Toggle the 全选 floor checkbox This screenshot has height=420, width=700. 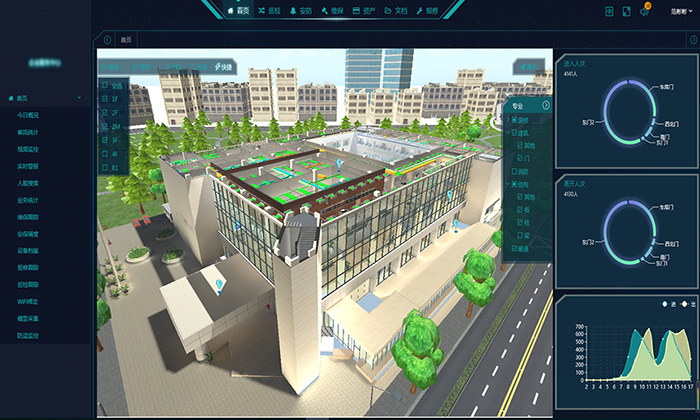point(104,86)
